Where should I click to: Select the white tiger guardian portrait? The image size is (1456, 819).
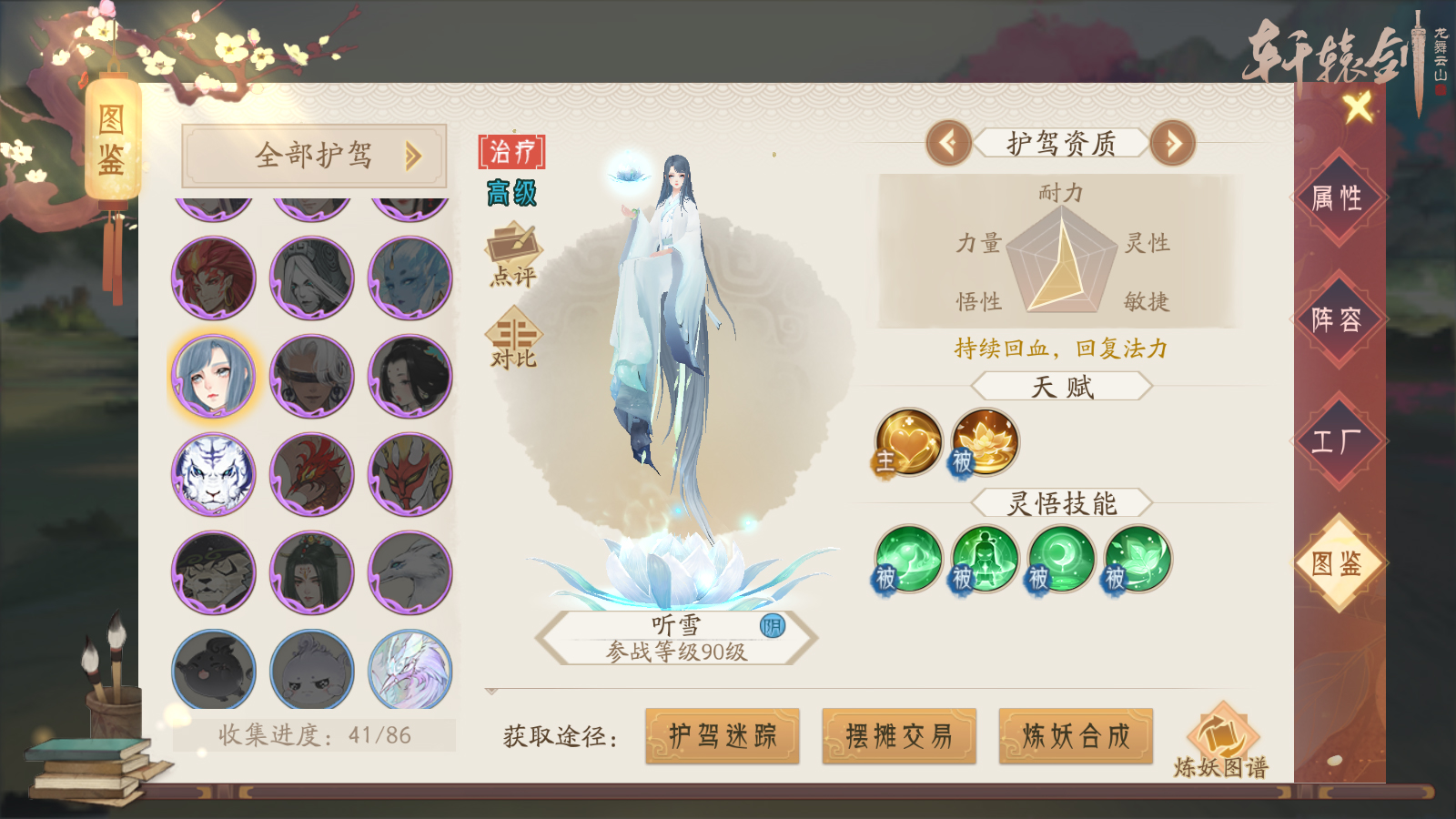coord(214,474)
